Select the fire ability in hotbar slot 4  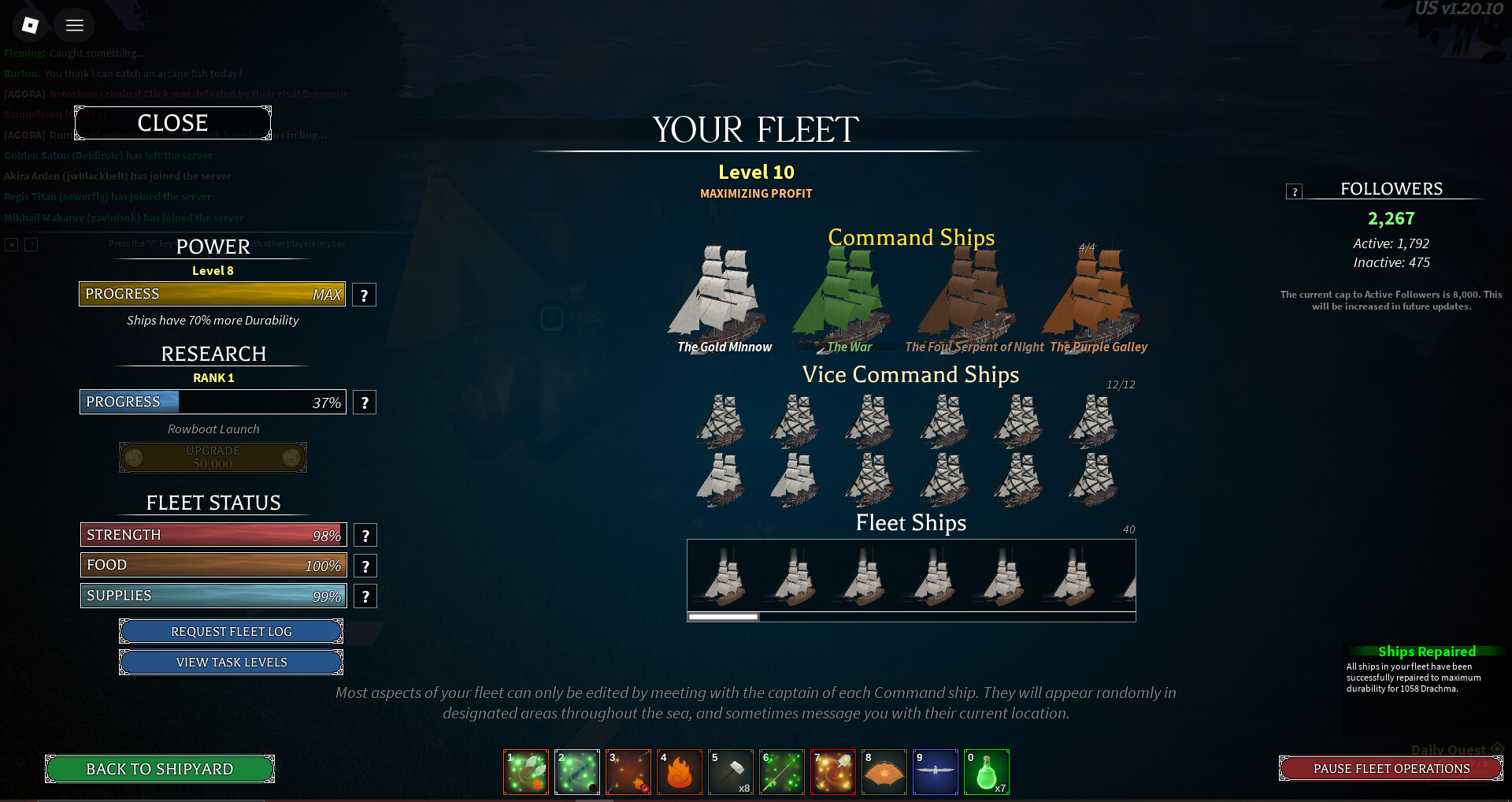pyautogui.click(x=679, y=772)
